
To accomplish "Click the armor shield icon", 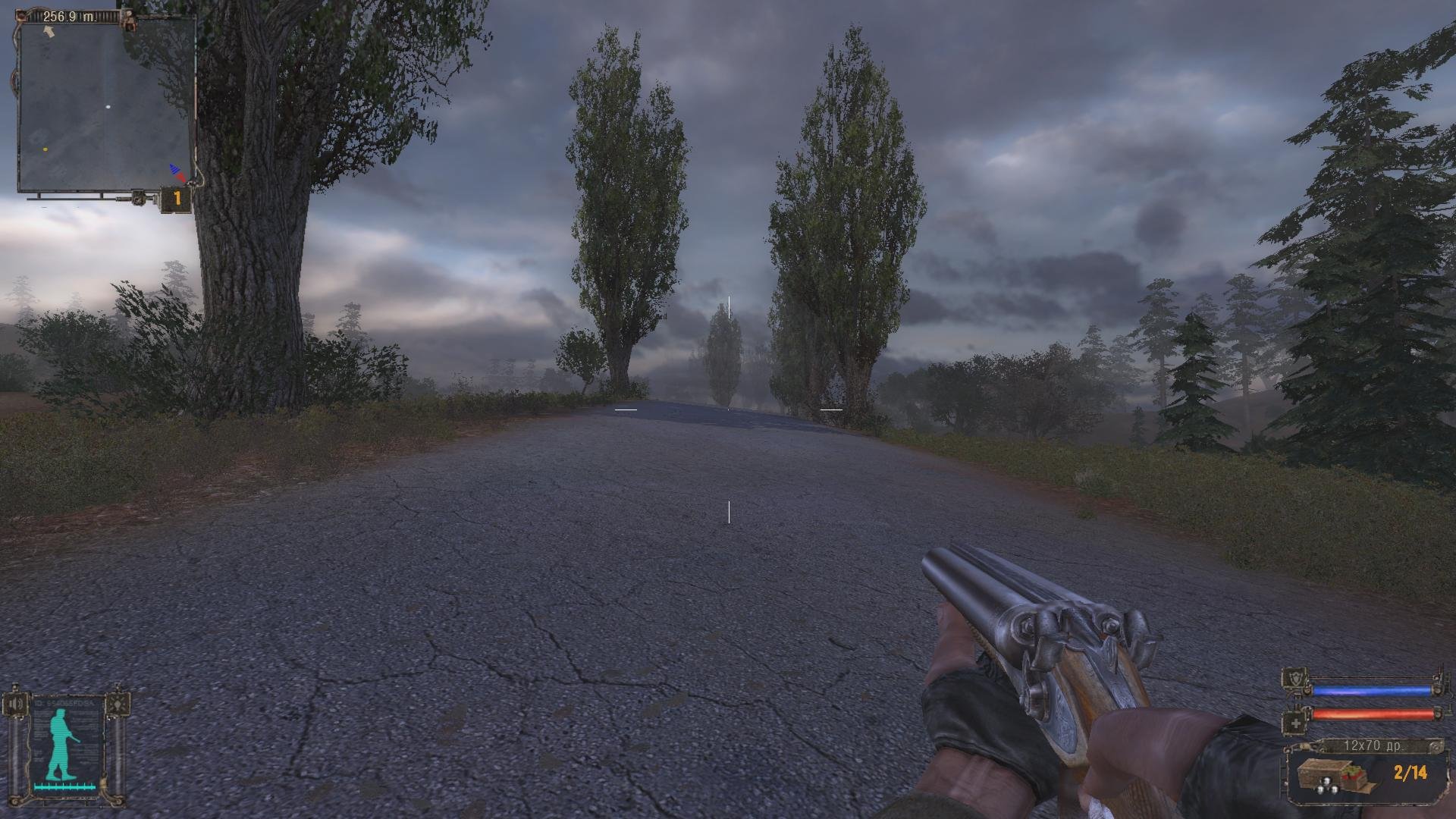I will coord(1294,679).
